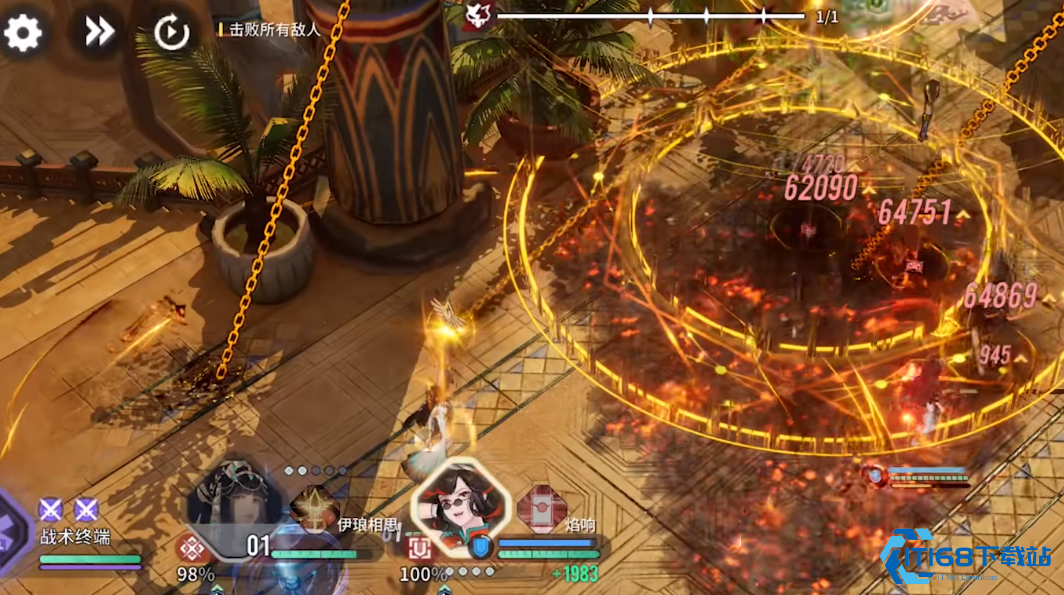The image size is (1064, 595).
Task: Toggle the fast-forward battle speed
Action: pyautogui.click(x=98, y=32)
